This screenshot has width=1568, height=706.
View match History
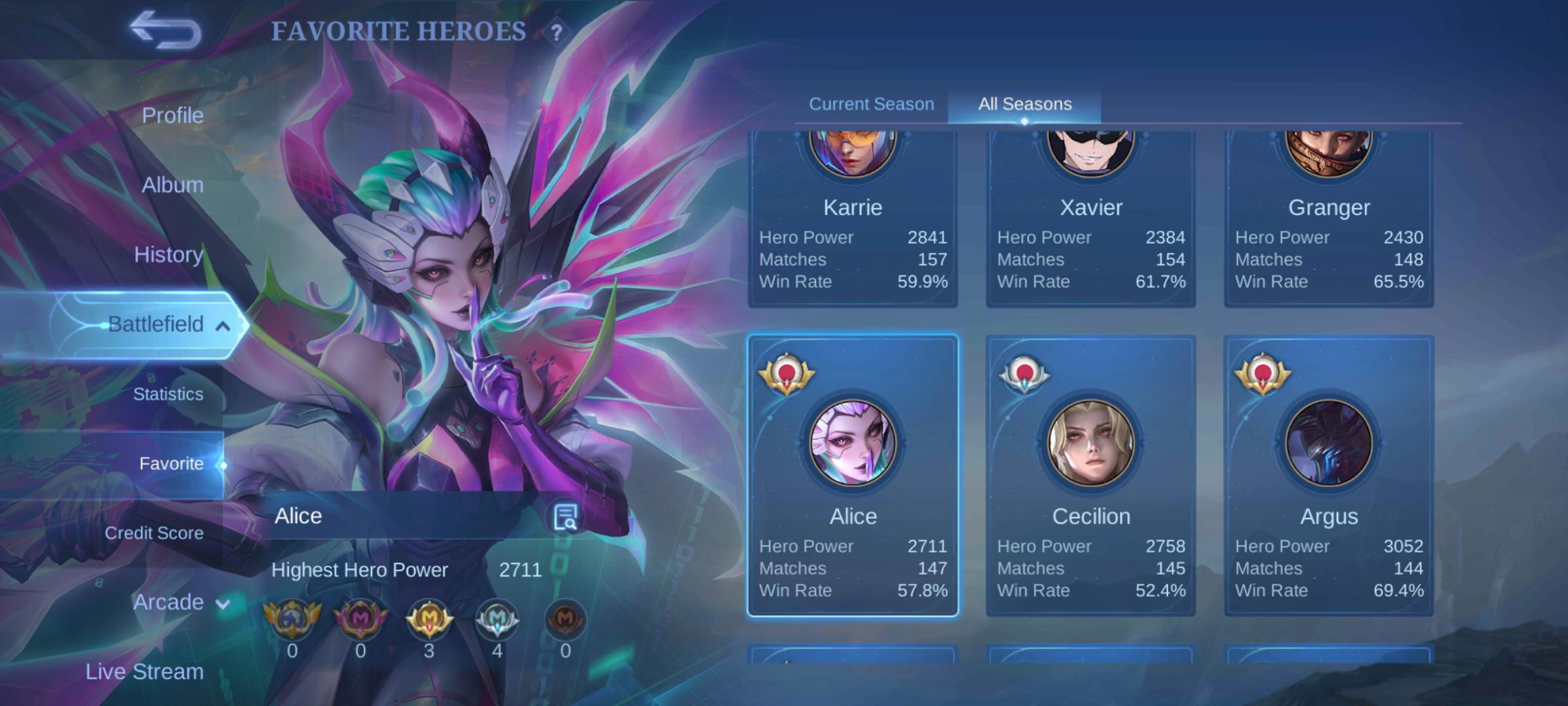pyautogui.click(x=169, y=254)
